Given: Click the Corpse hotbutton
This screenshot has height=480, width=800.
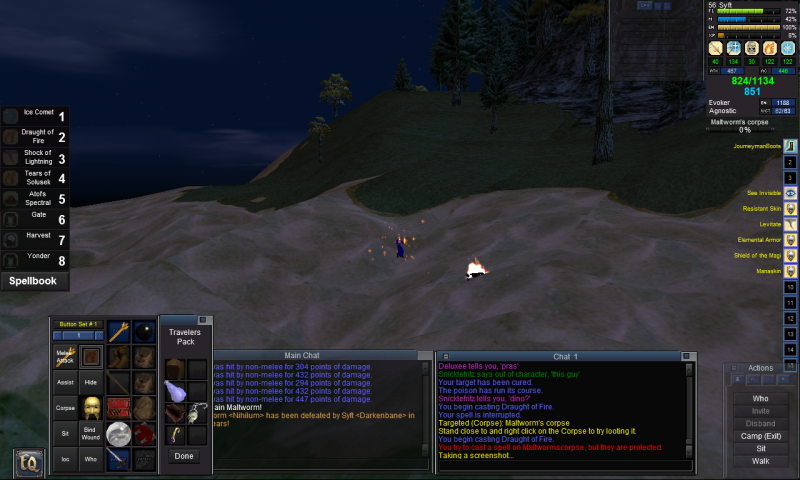Looking at the screenshot, I should pos(65,408).
